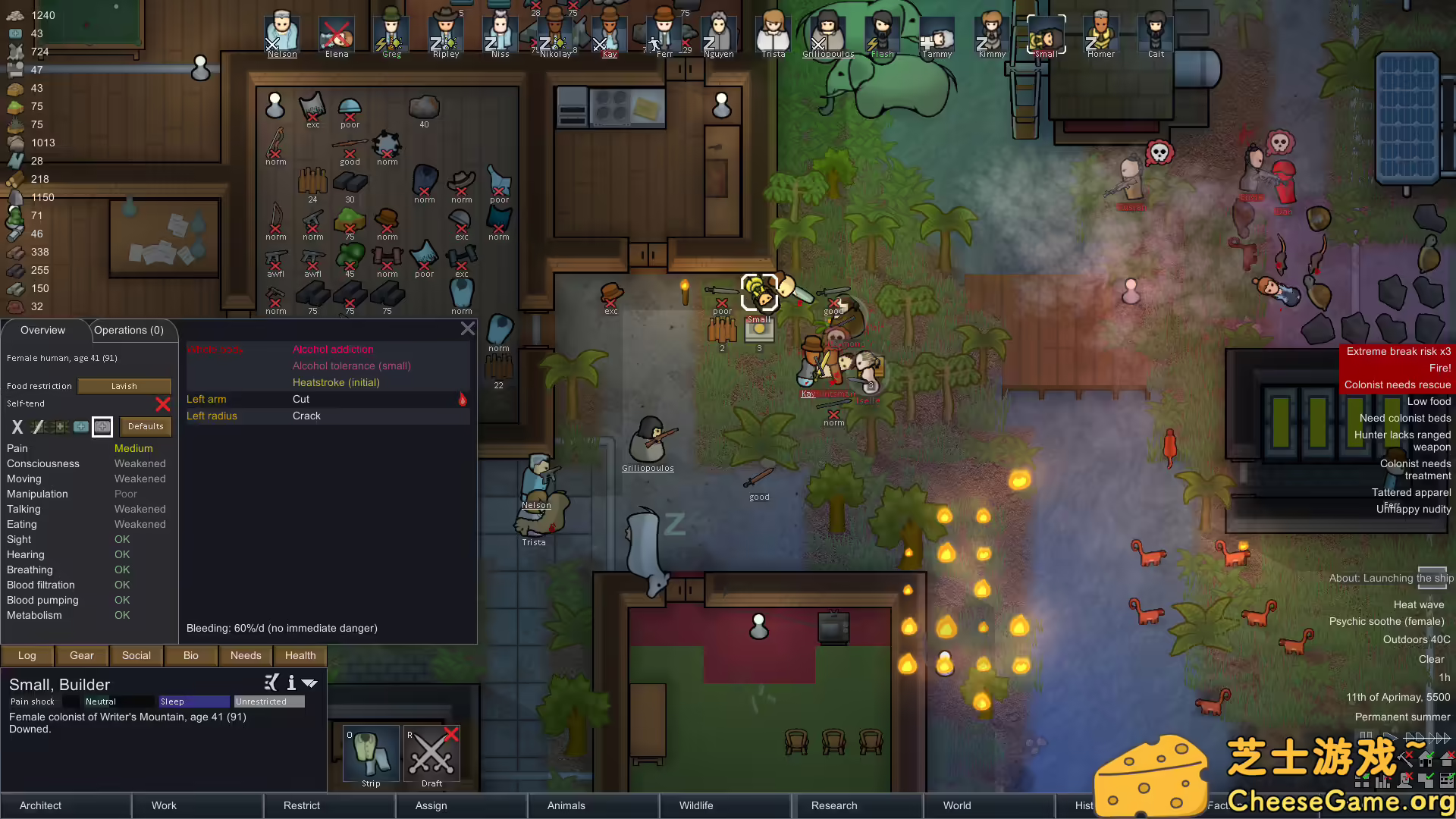The width and height of the screenshot is (1456, 819).
Task: Toggle the roof visibility overlay icon
Action: (x=1449, y=760)
